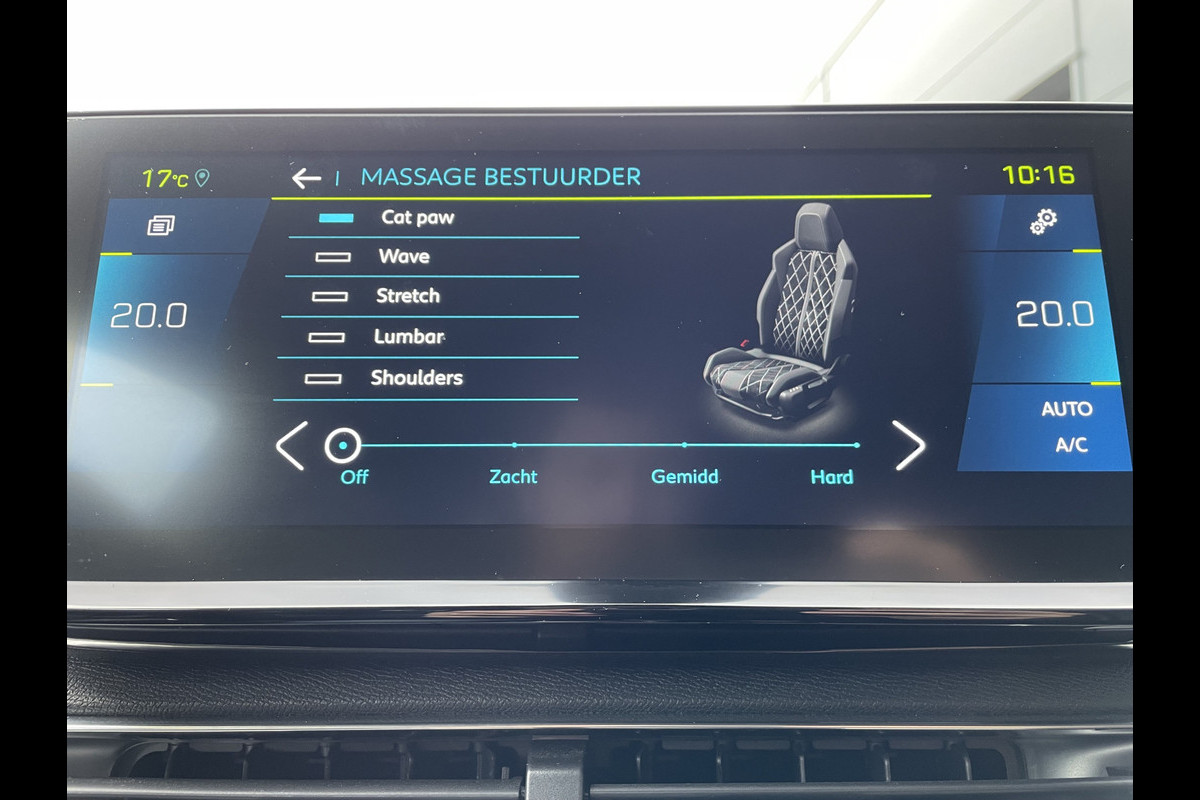
Task: Click the left chevron arrow
Action: [291, 446]
